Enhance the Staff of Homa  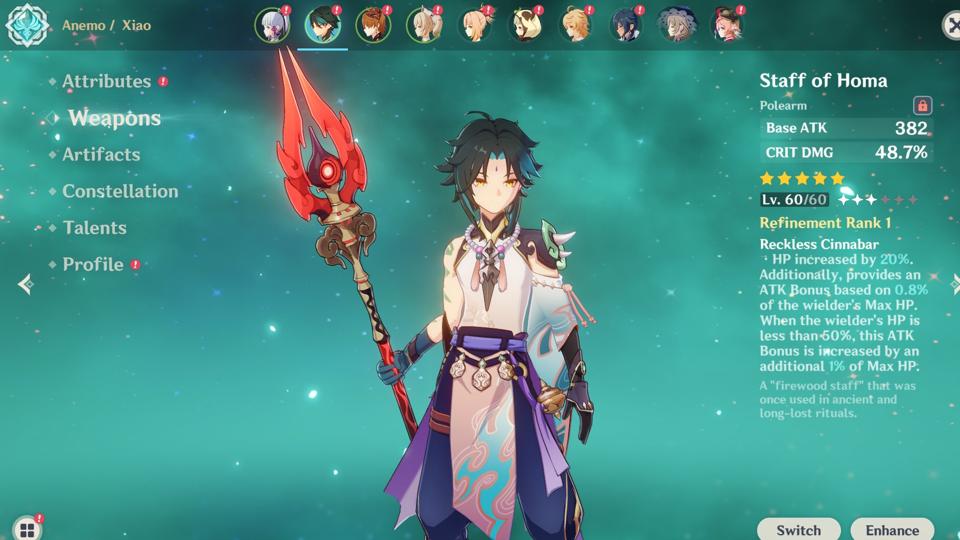pyautogui.click(x=892, y=530)
